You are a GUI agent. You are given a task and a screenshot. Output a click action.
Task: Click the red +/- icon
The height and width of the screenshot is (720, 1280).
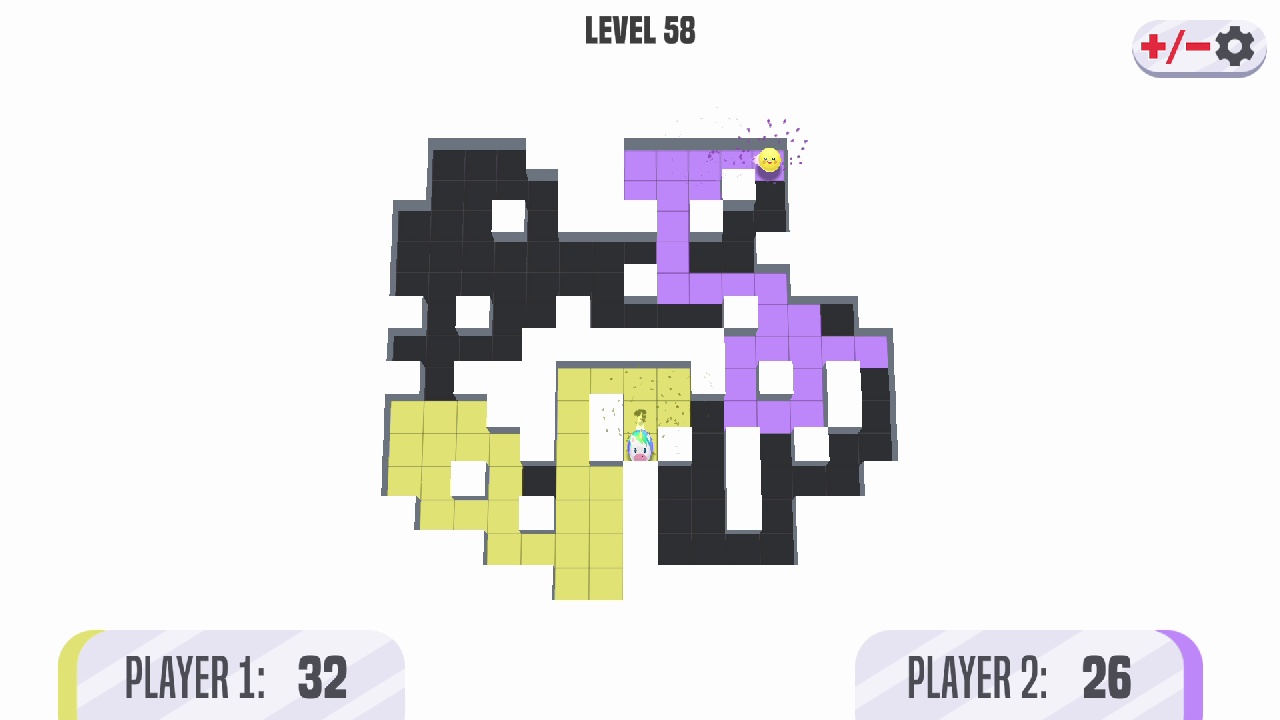1175,46
